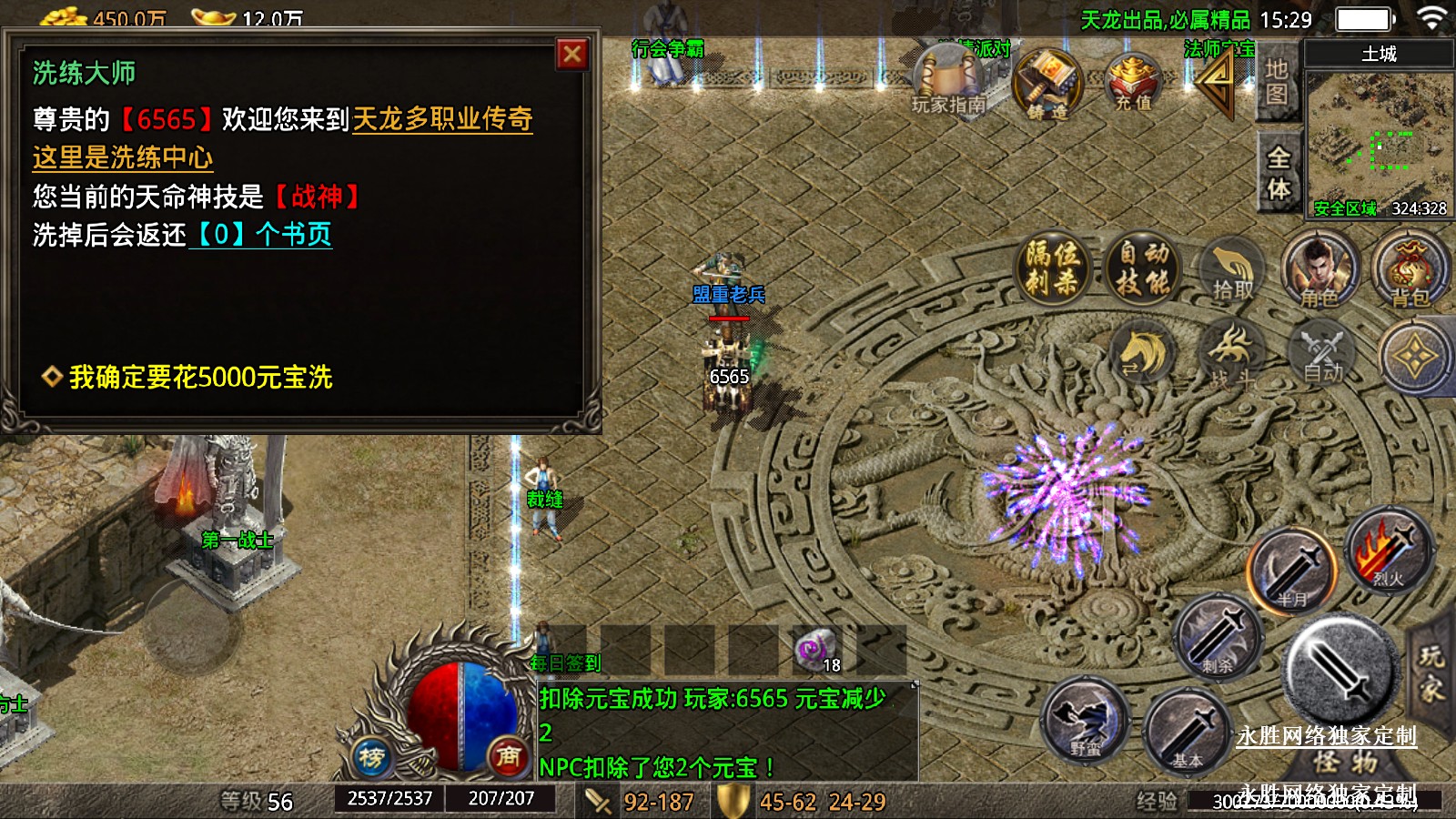Toggle the 自动技能 auto skill button
This screenshot has height=819, width=1456.
[x=1143, y=267]
